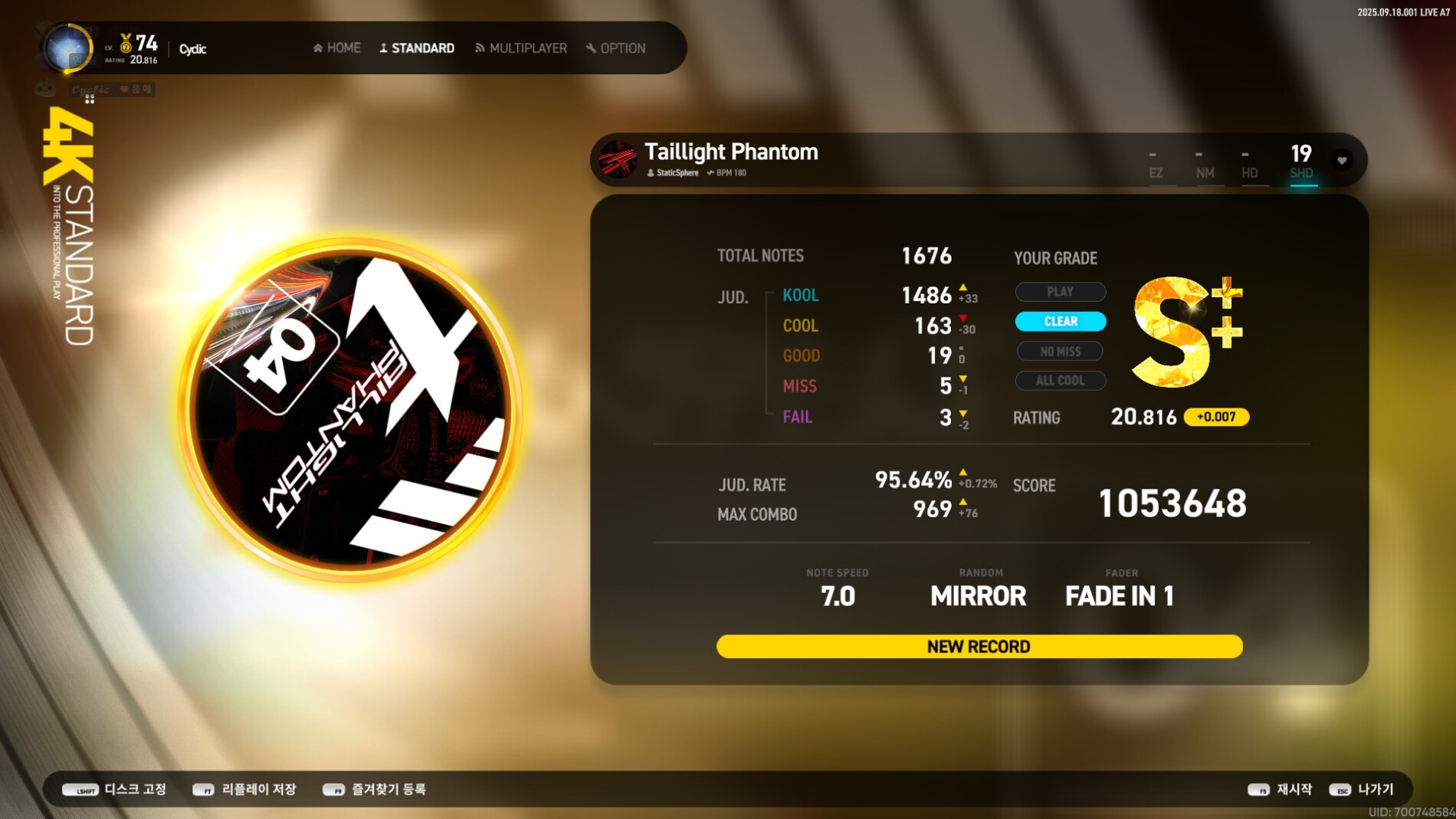Click the 디스크 고정 disc lock option
Screen dimensions: 1456x819
click(x=115, y=789)
